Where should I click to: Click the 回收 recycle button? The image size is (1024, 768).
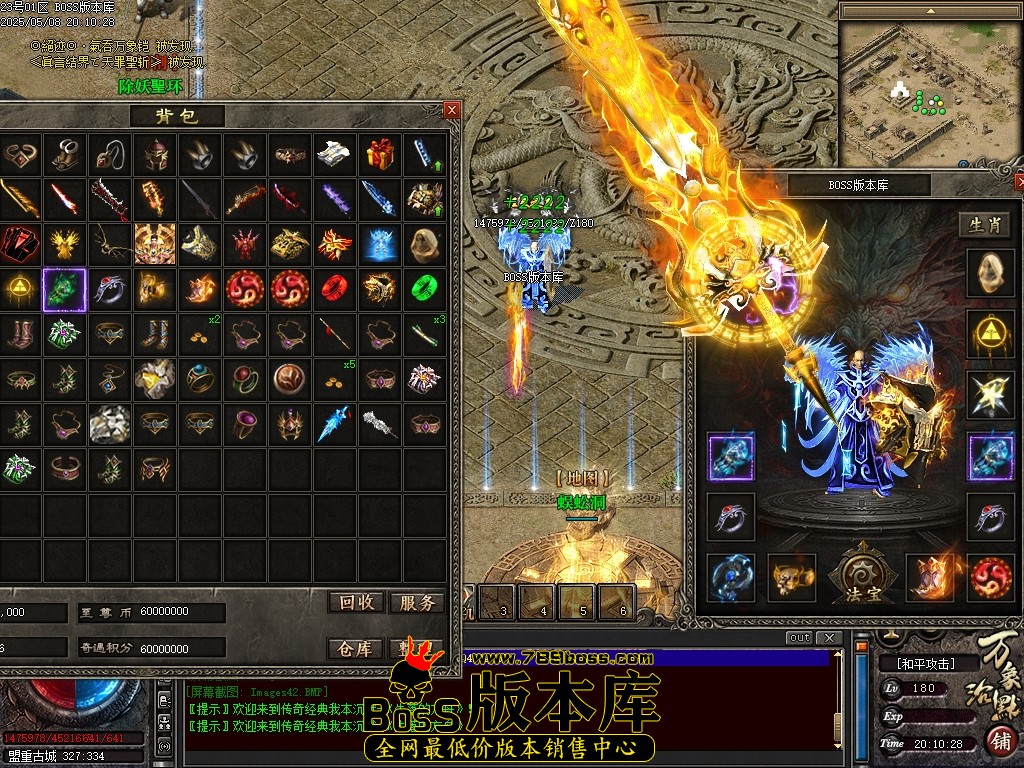pos(357,602)
